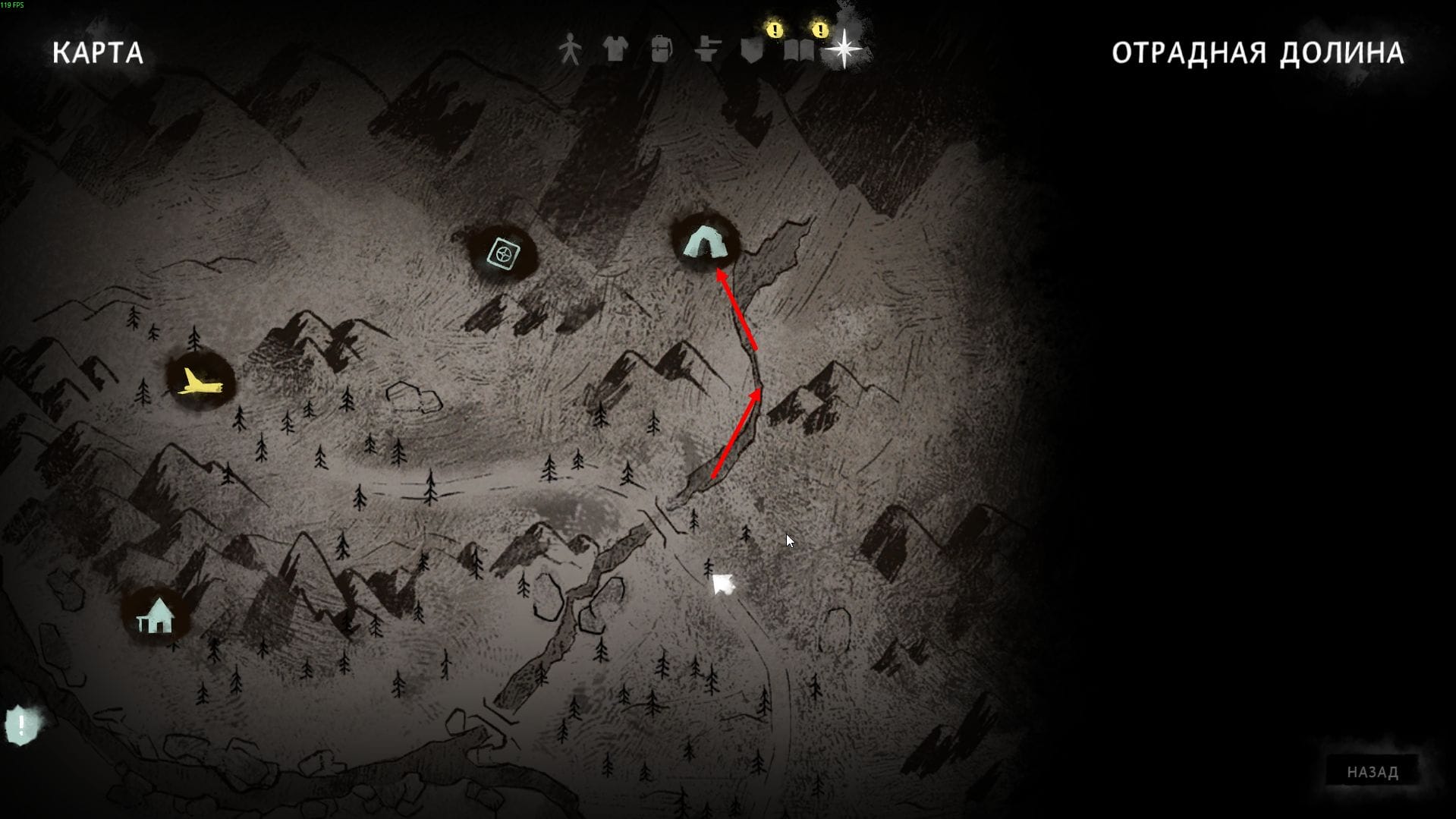1456x819 pixels.
Task: Select the house marker on the map
Action: [156, 616]
